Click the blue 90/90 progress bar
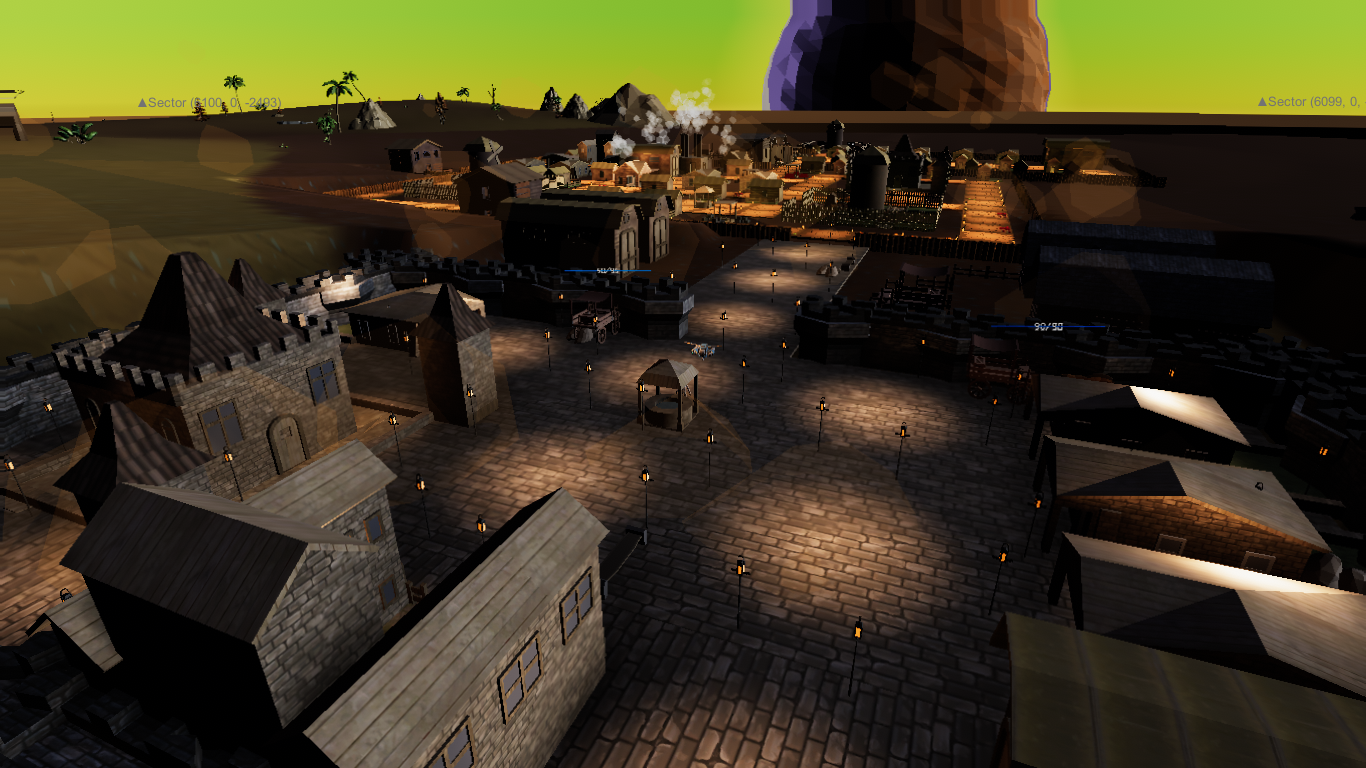Viewport: 1366px width, 768px height. [x=1048, y=325]
